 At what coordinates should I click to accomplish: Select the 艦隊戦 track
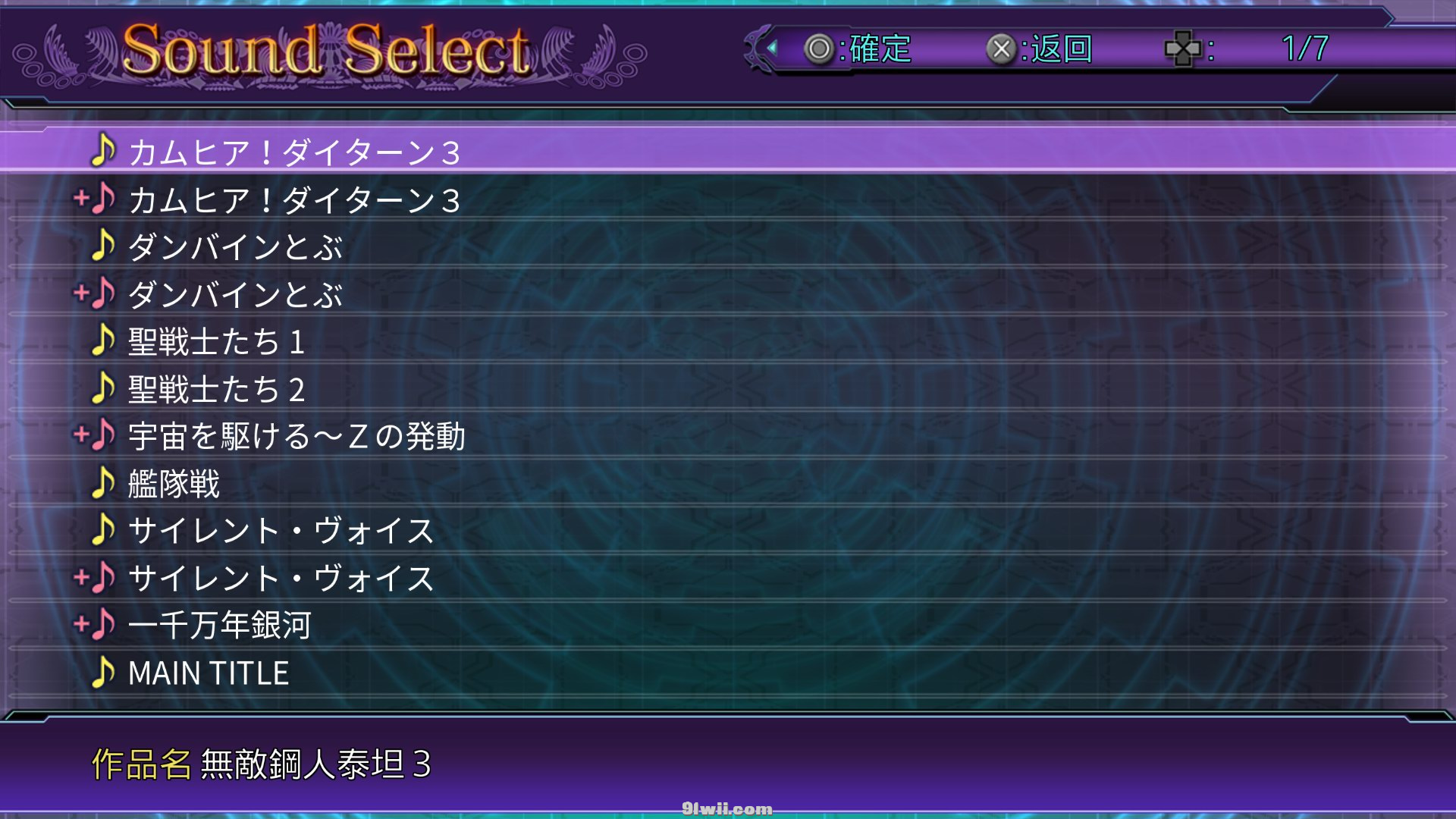tap(174, 484)
